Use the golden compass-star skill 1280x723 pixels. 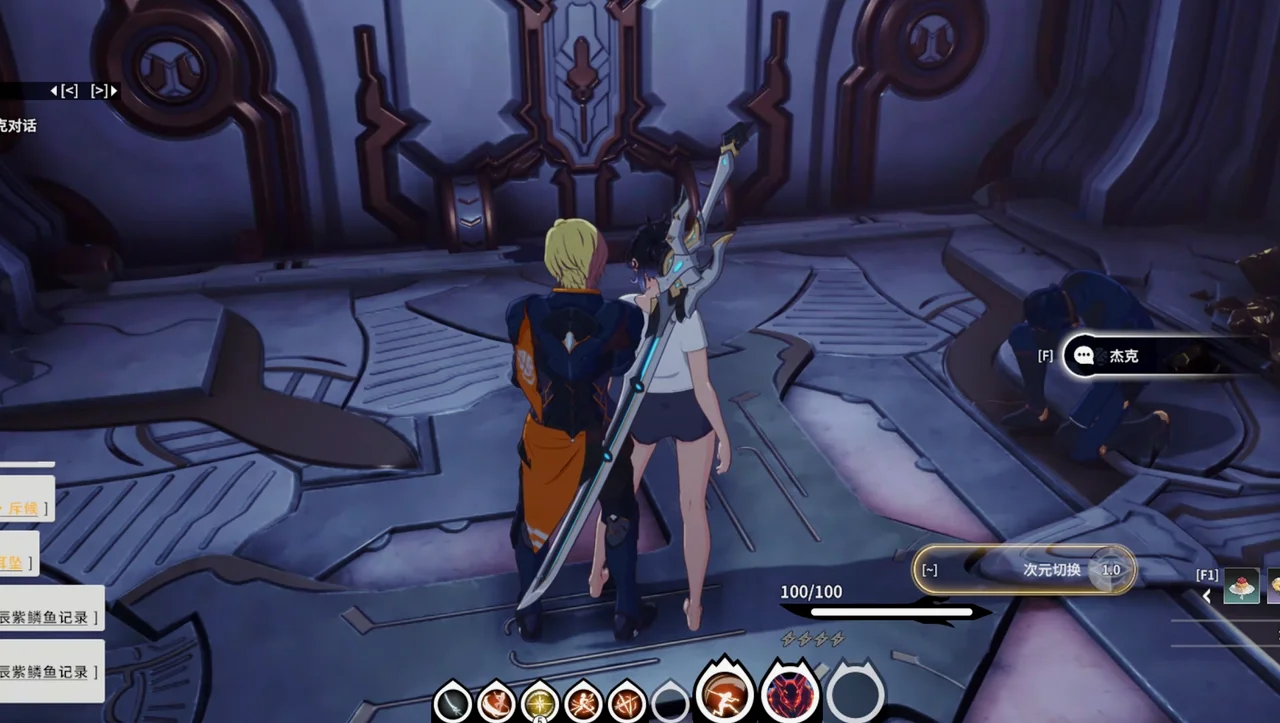pos(540,701)
